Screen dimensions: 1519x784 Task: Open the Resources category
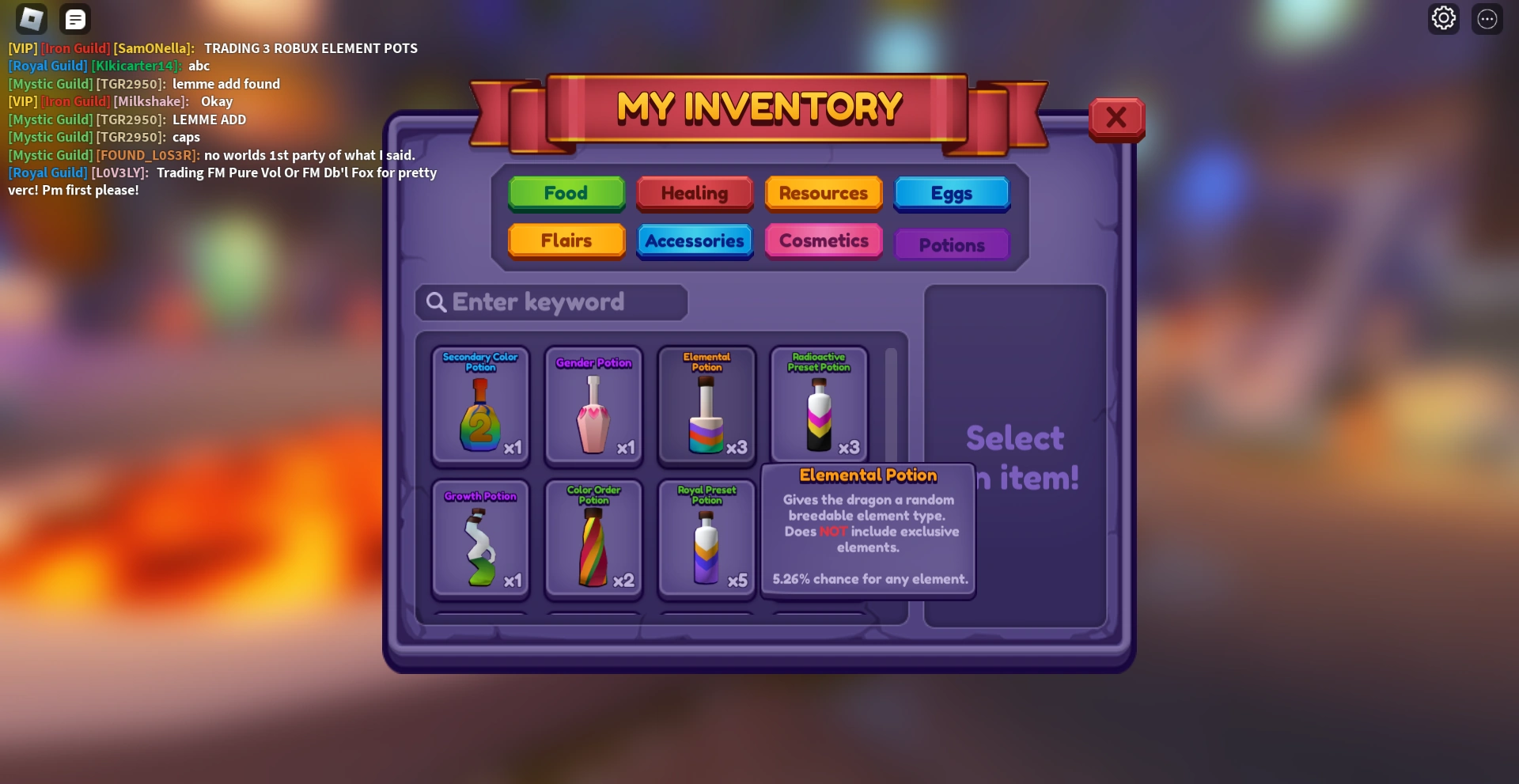[823, 193]
